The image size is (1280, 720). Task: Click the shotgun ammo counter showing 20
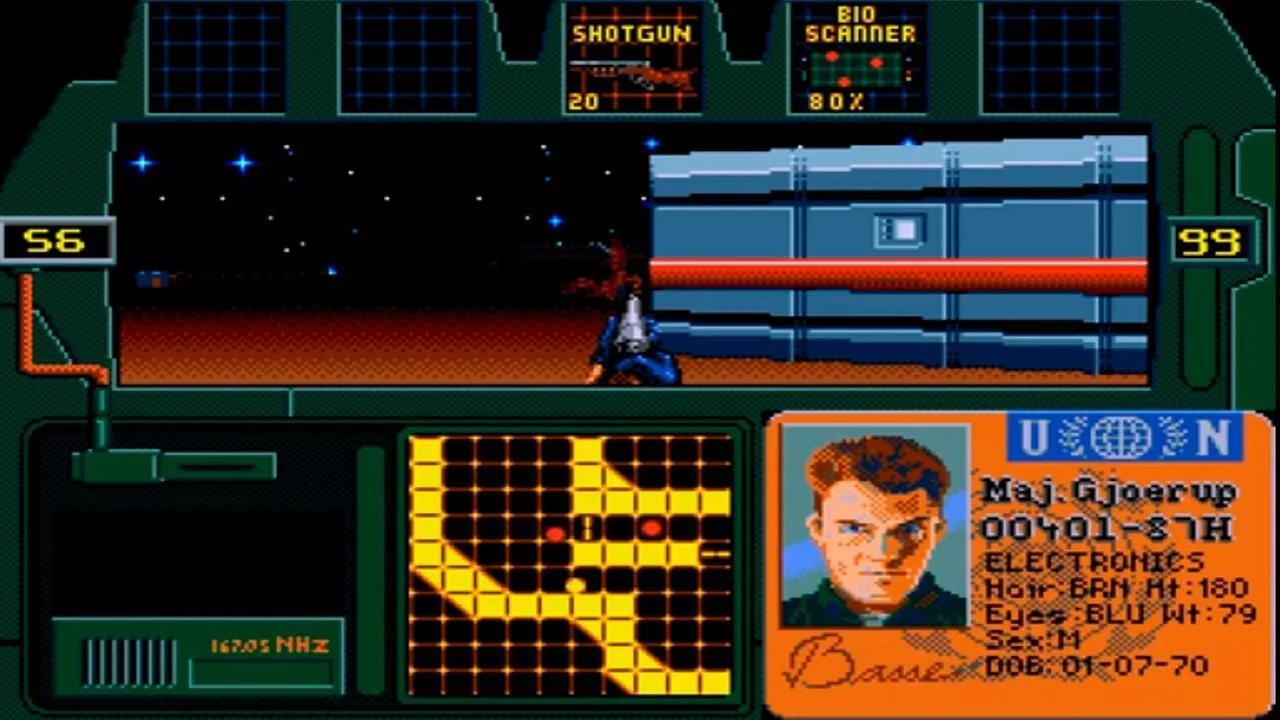(584, 101)
